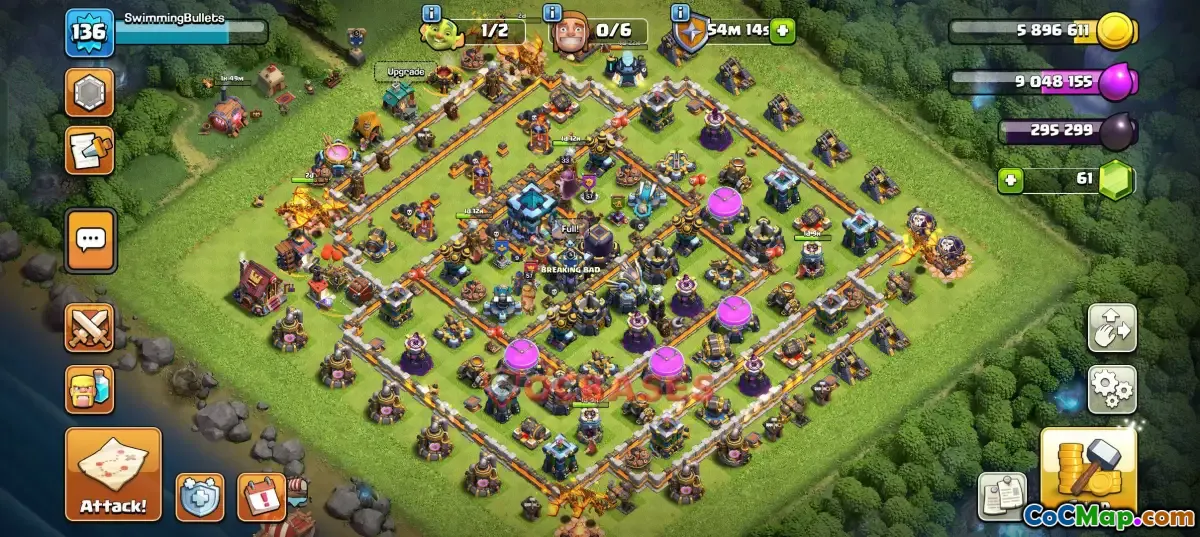Open the shop with hammer and coins
The width and height of the screenshot is (1200, 537).
pos(1088,468)
